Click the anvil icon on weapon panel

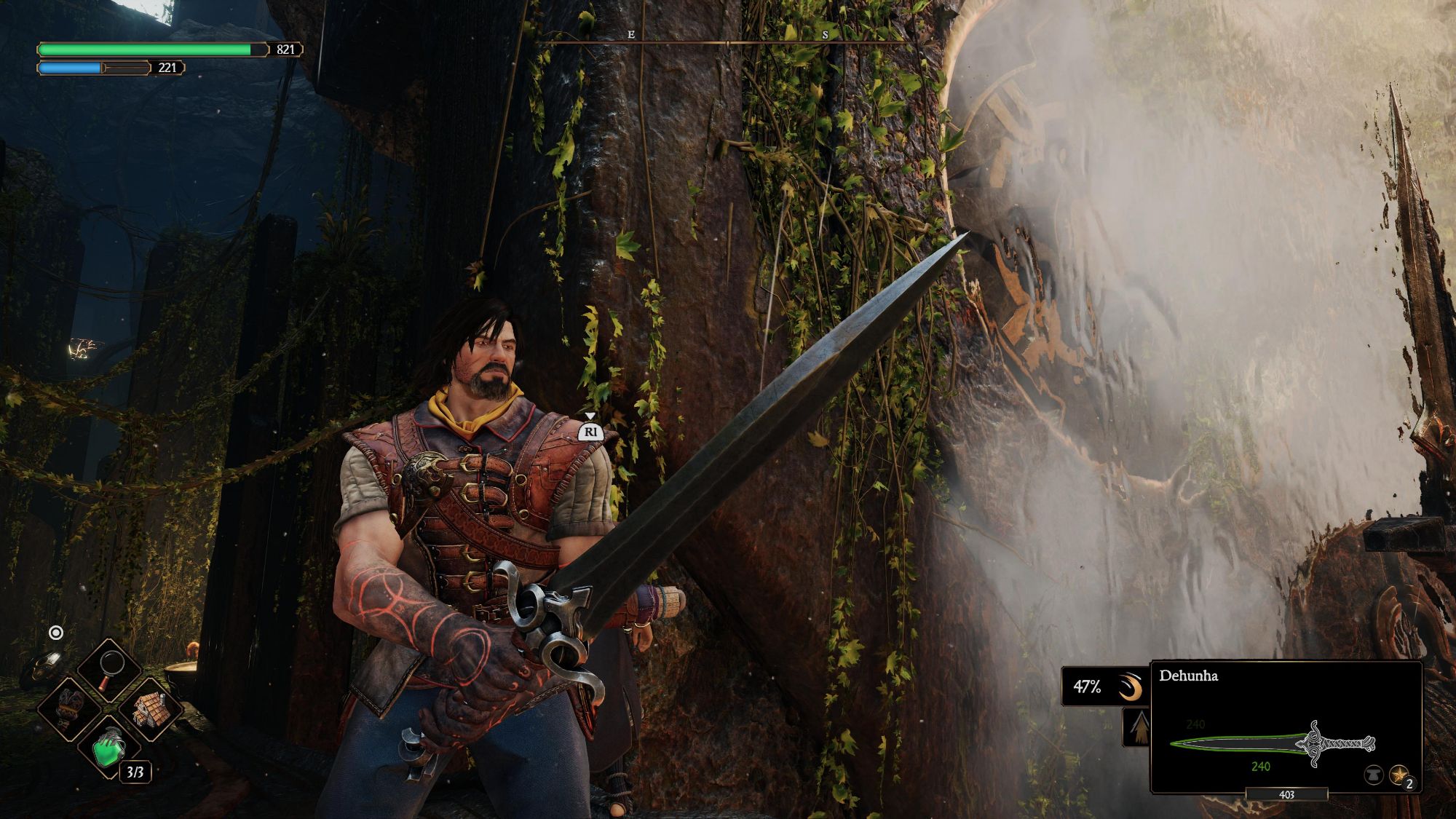click(x=1373, y=776)
